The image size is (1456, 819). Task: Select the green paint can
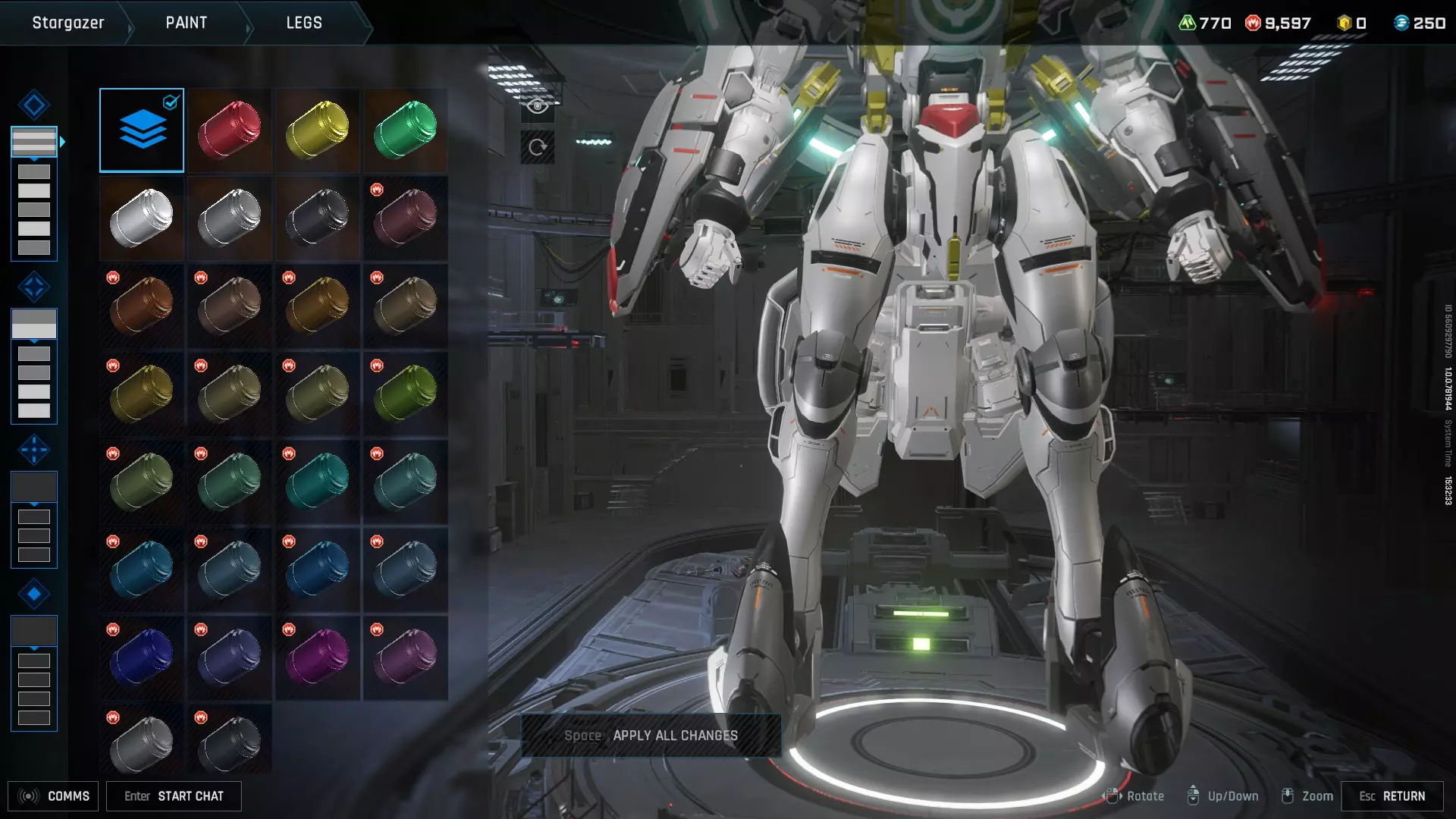406,130
